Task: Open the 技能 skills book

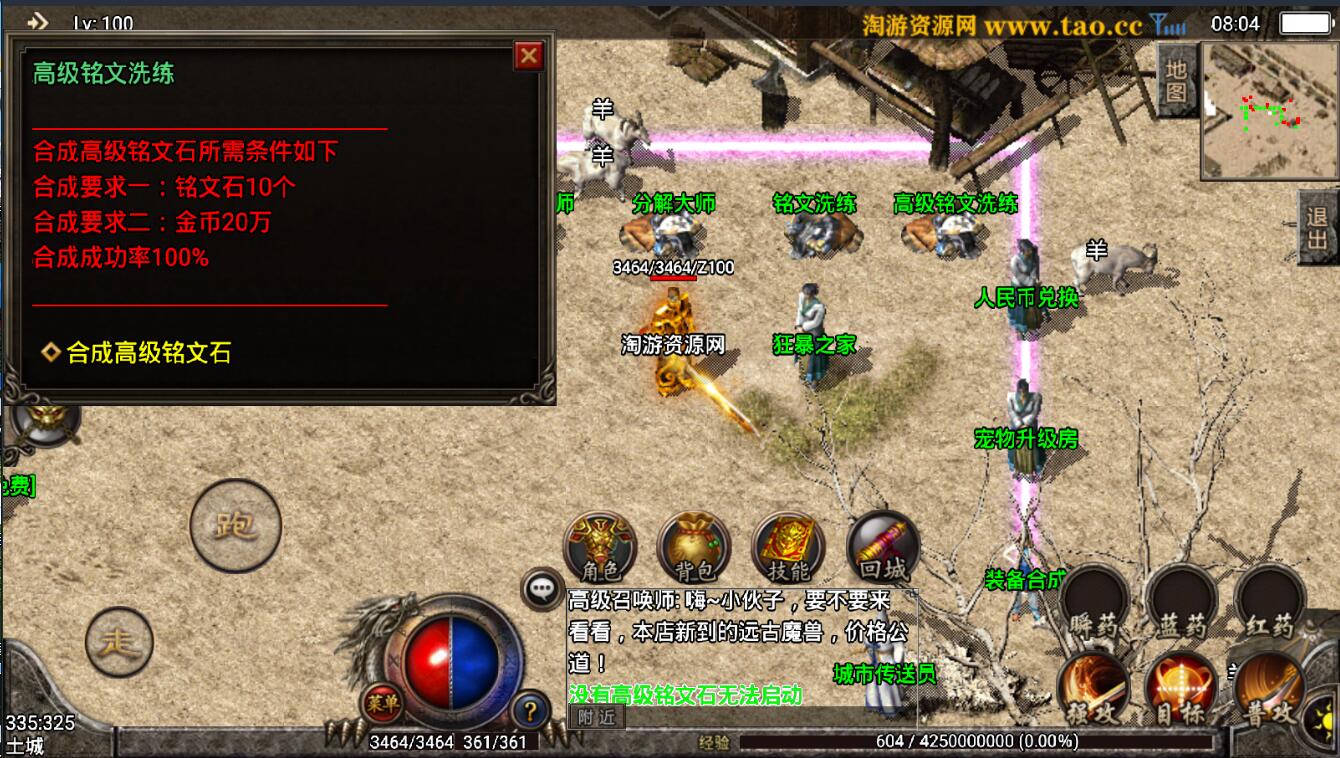Action: point(788,548)
